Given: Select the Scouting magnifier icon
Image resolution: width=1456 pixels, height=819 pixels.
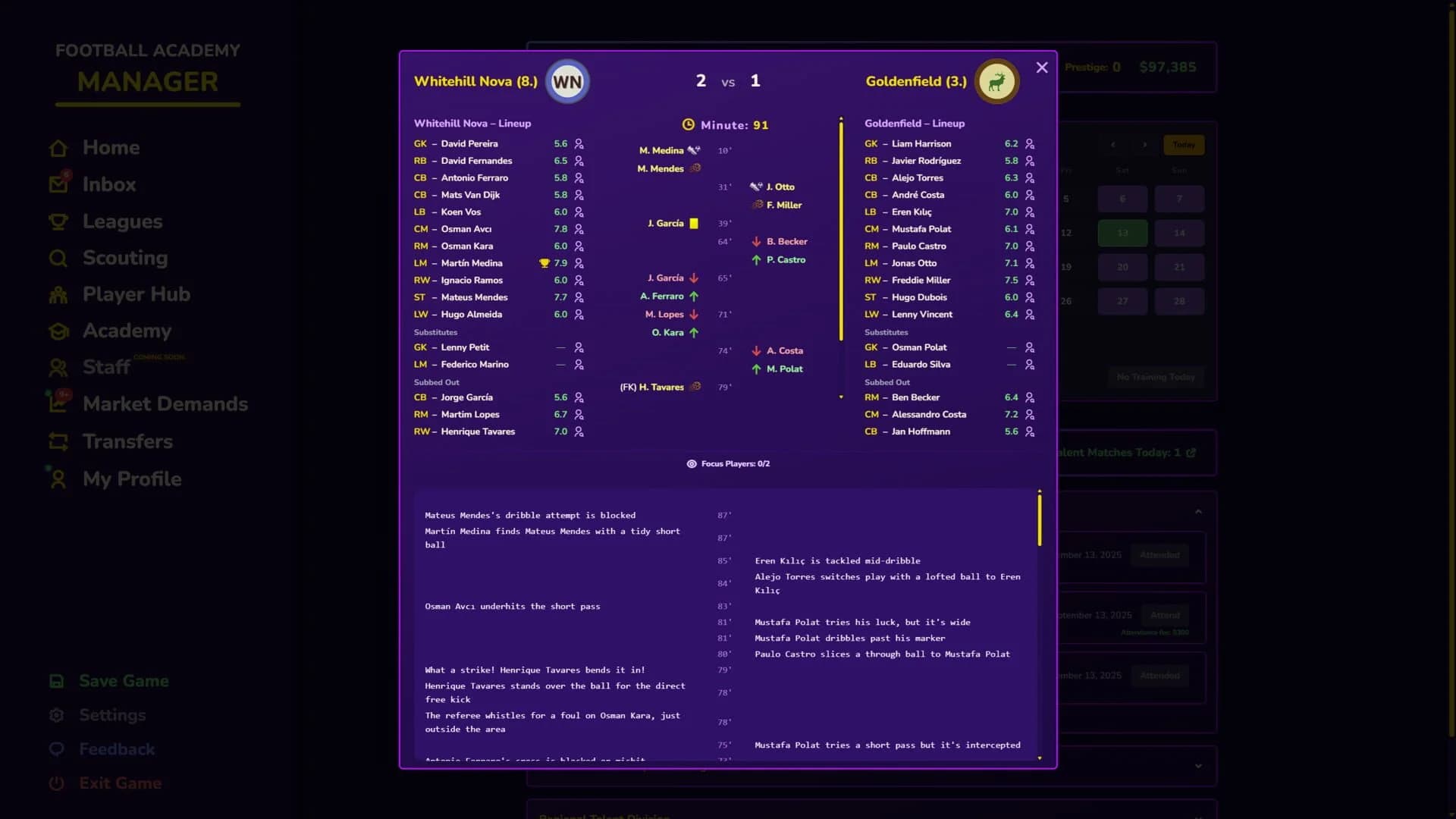Looking at the screenshot, I should point(59,258).
